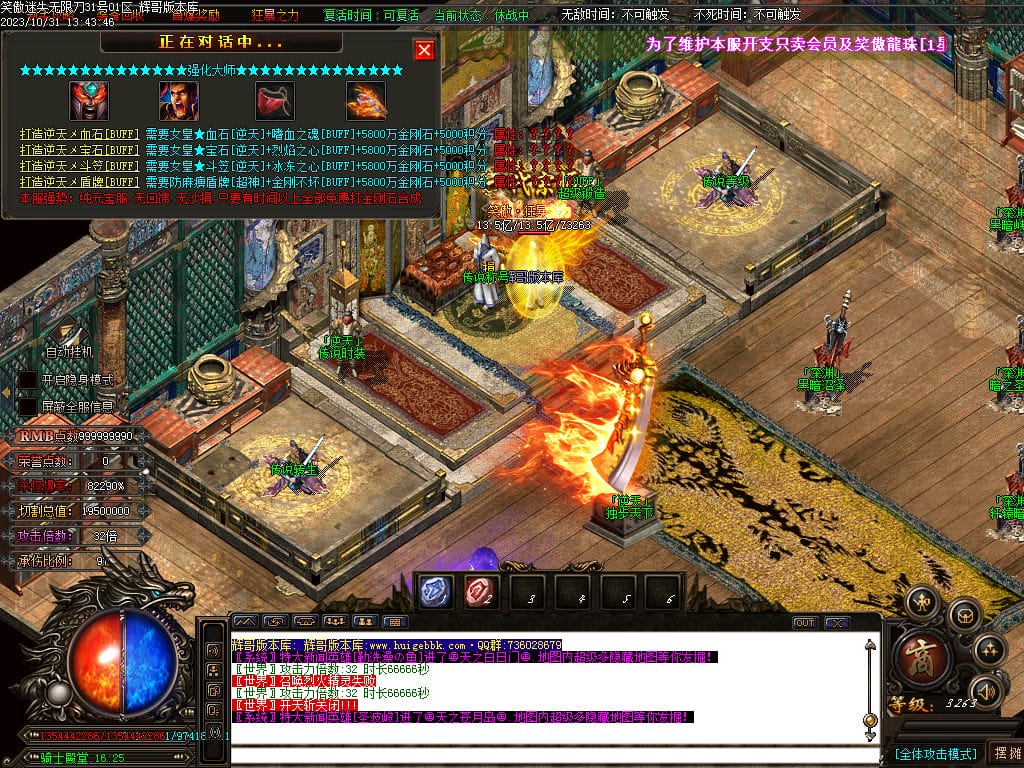Screen dimensions: 1024x768
Task: Click the OUT button above the chat
Action: coord(805,622)
